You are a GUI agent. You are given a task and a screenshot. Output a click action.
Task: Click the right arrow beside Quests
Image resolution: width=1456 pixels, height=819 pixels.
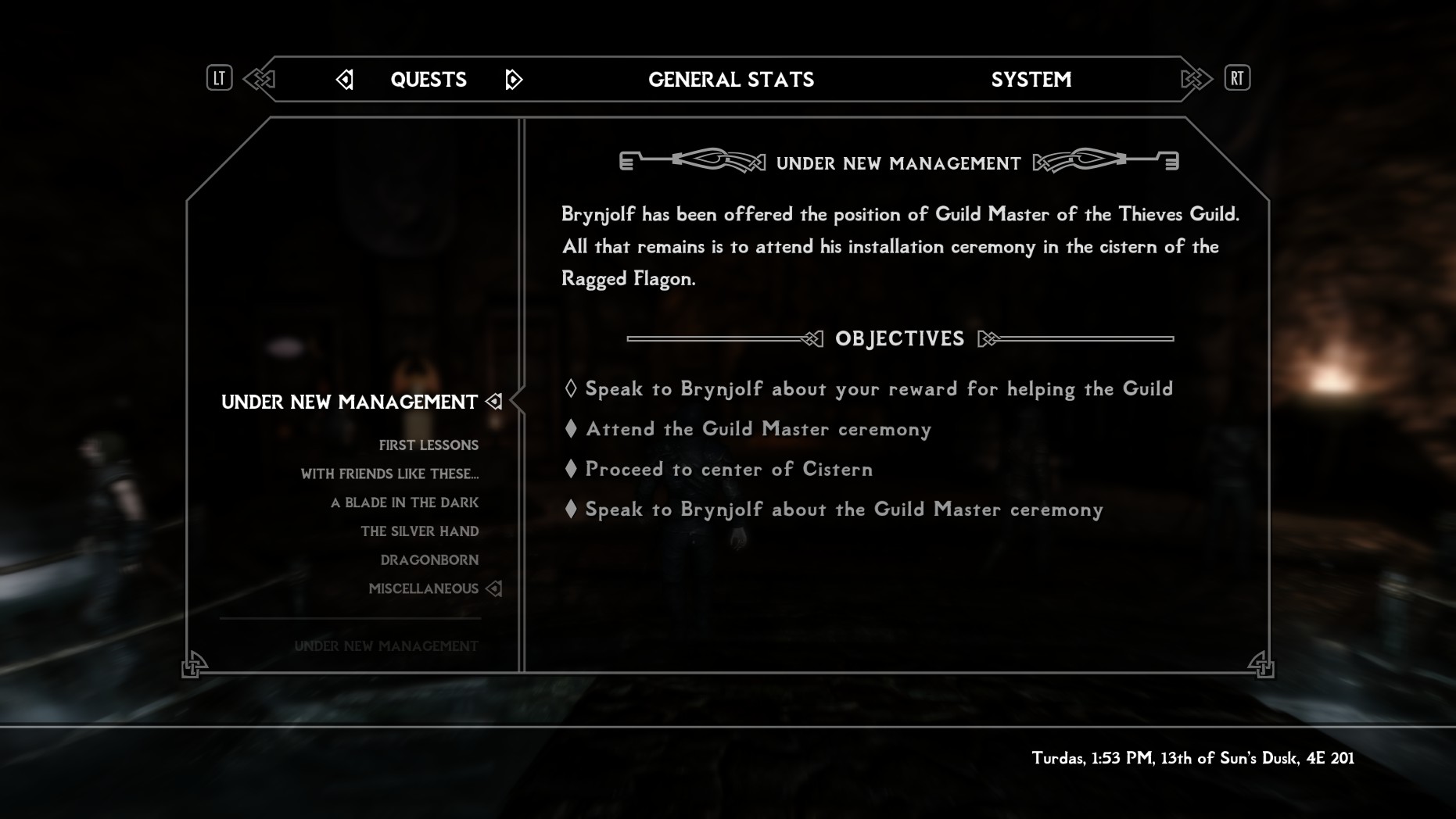click(514, 80)
